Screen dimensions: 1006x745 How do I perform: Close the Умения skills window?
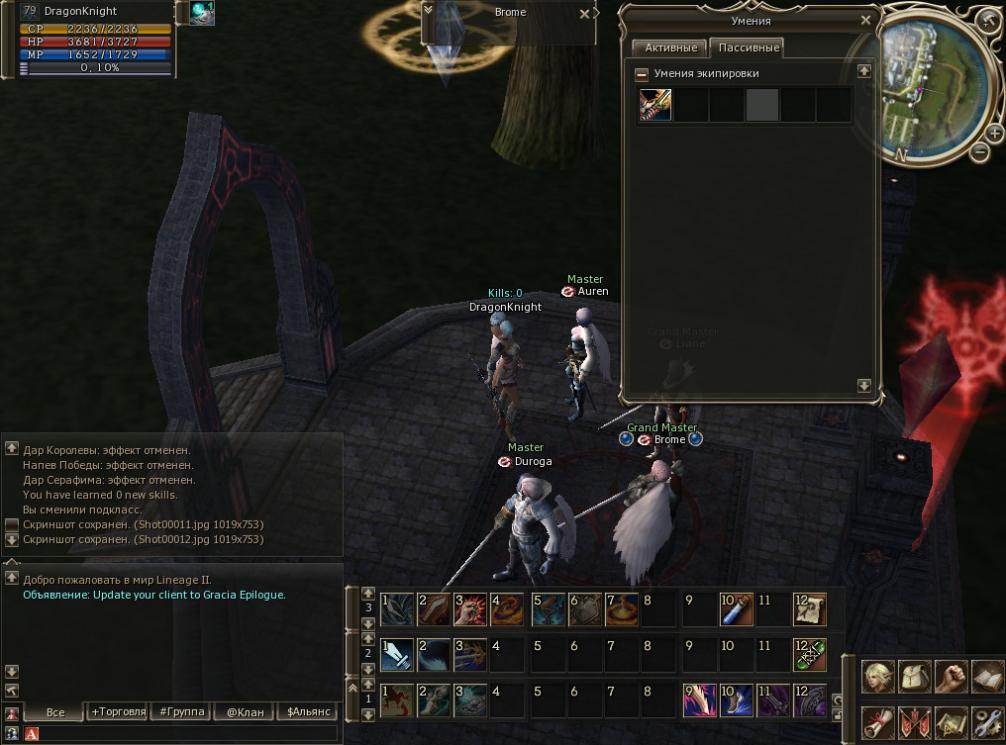click(866, 20)
